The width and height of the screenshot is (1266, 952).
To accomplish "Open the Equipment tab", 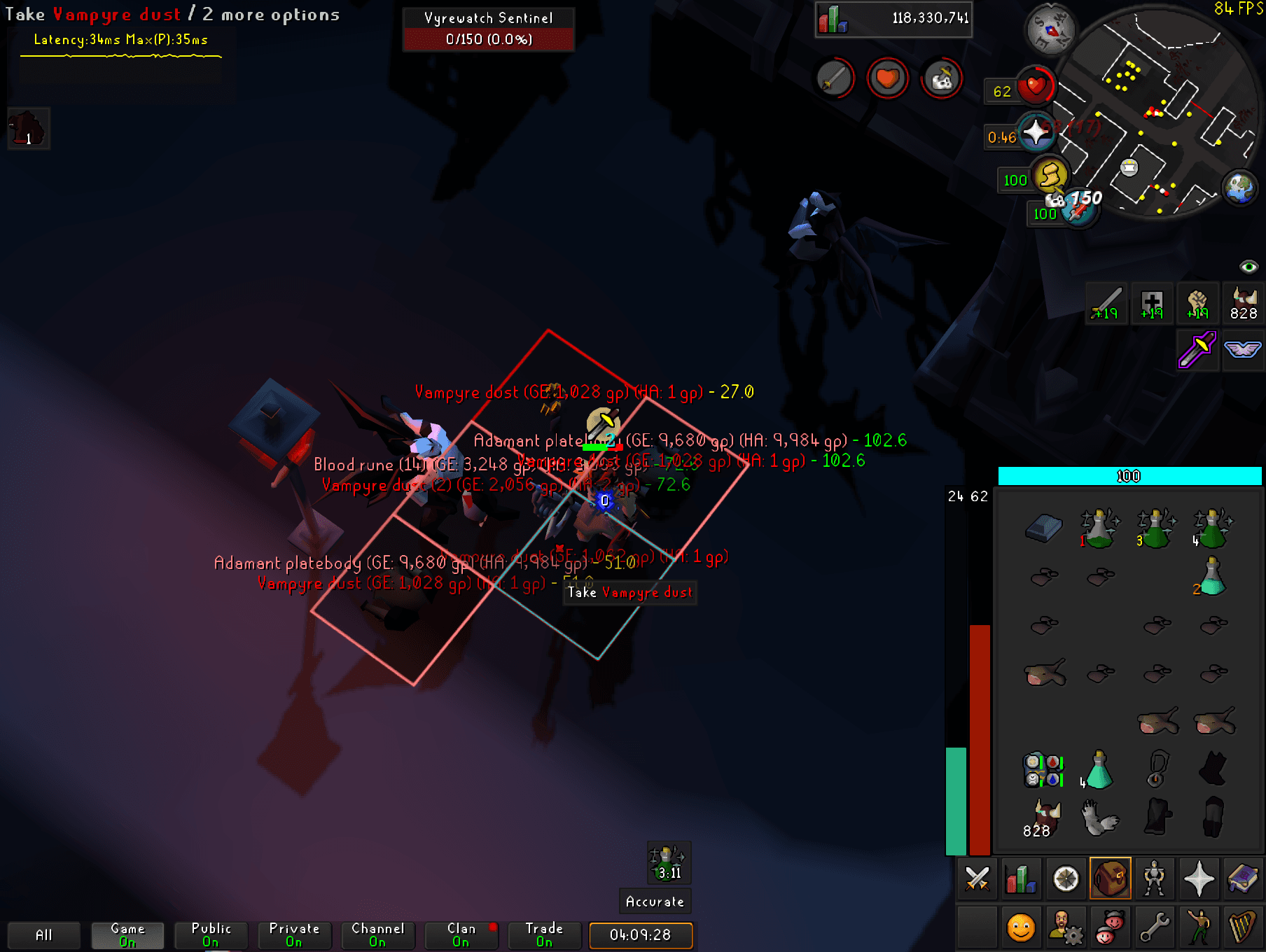I will 1154,878.
